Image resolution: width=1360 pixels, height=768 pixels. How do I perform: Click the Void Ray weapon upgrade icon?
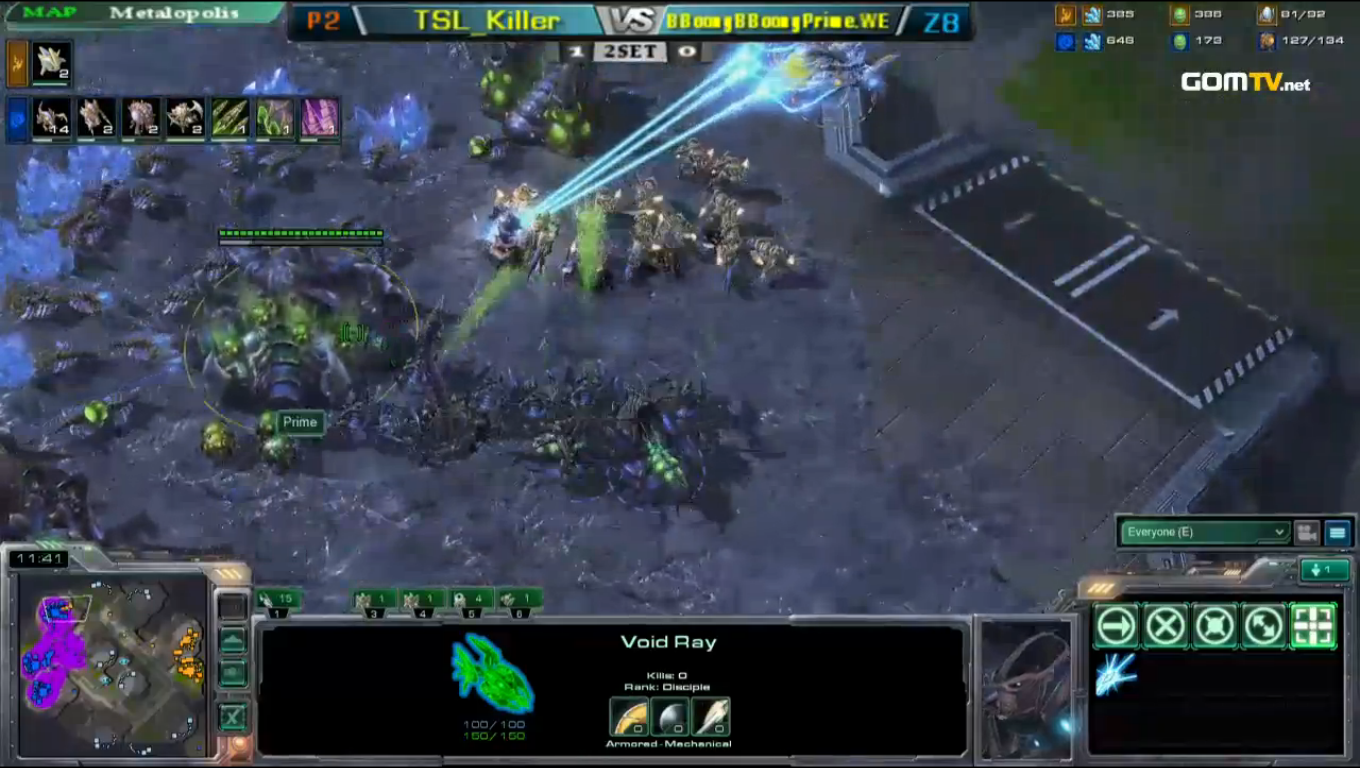point(711,715)
